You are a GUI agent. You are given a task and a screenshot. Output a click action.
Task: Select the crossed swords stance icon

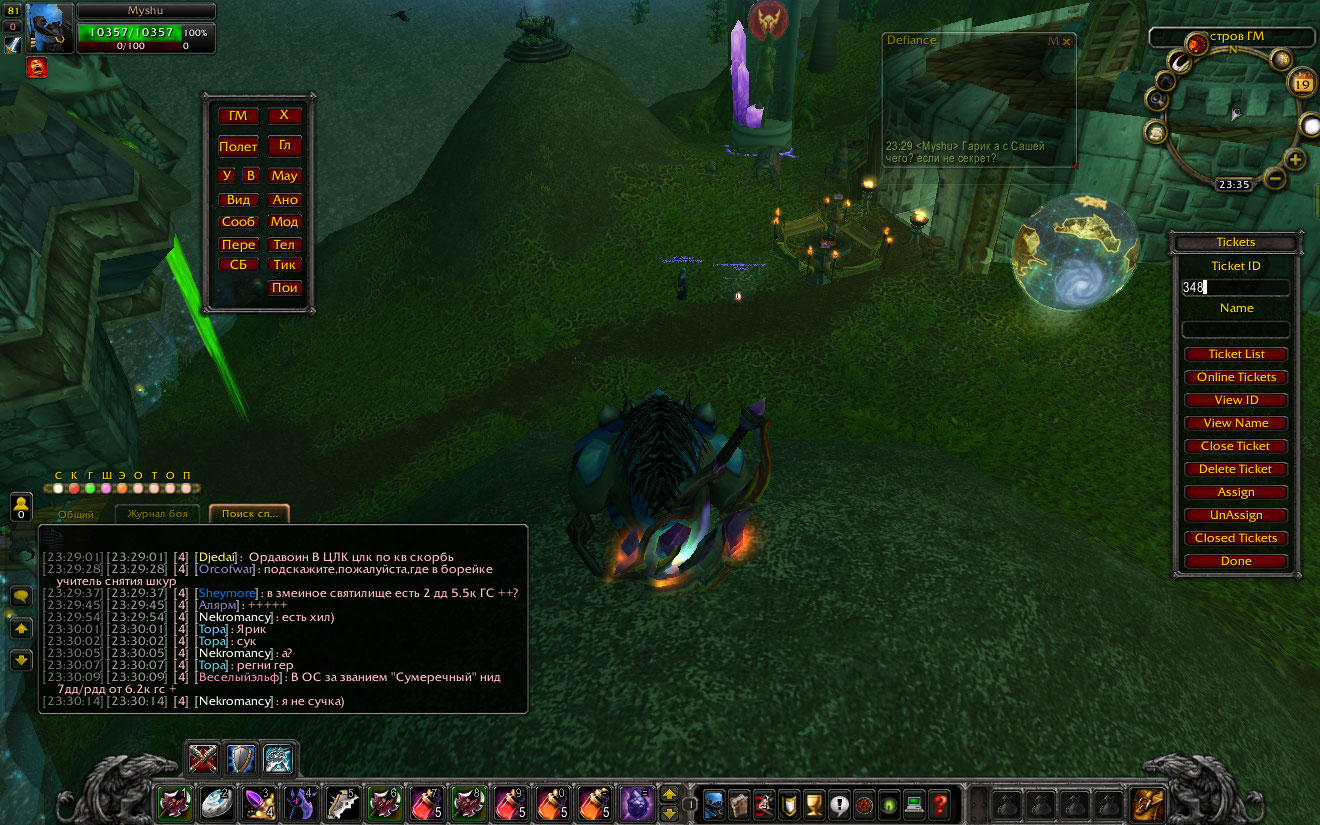click(x=204, y=760)
